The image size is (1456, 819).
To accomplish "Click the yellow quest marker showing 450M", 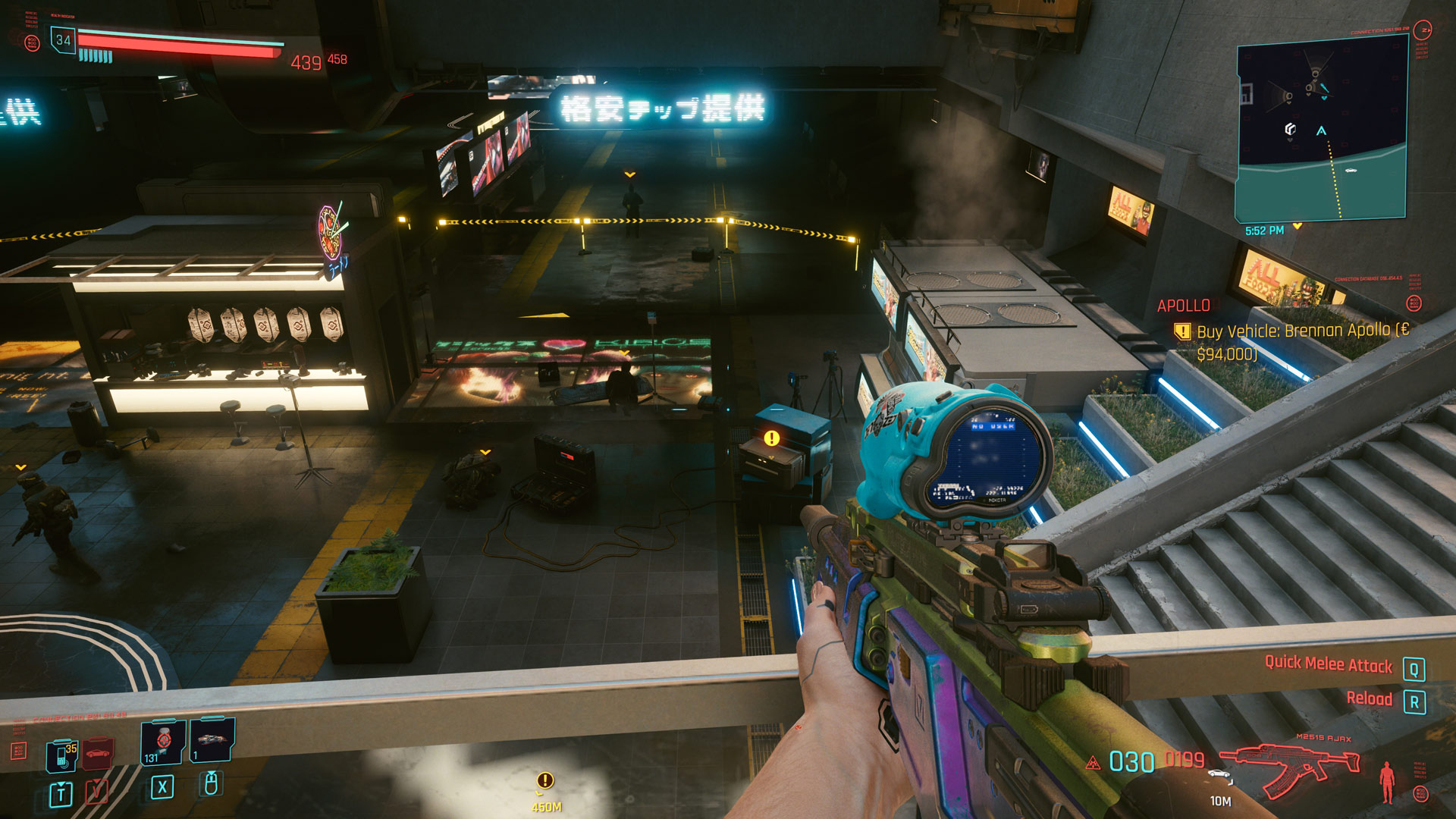I will pos(545,780).
